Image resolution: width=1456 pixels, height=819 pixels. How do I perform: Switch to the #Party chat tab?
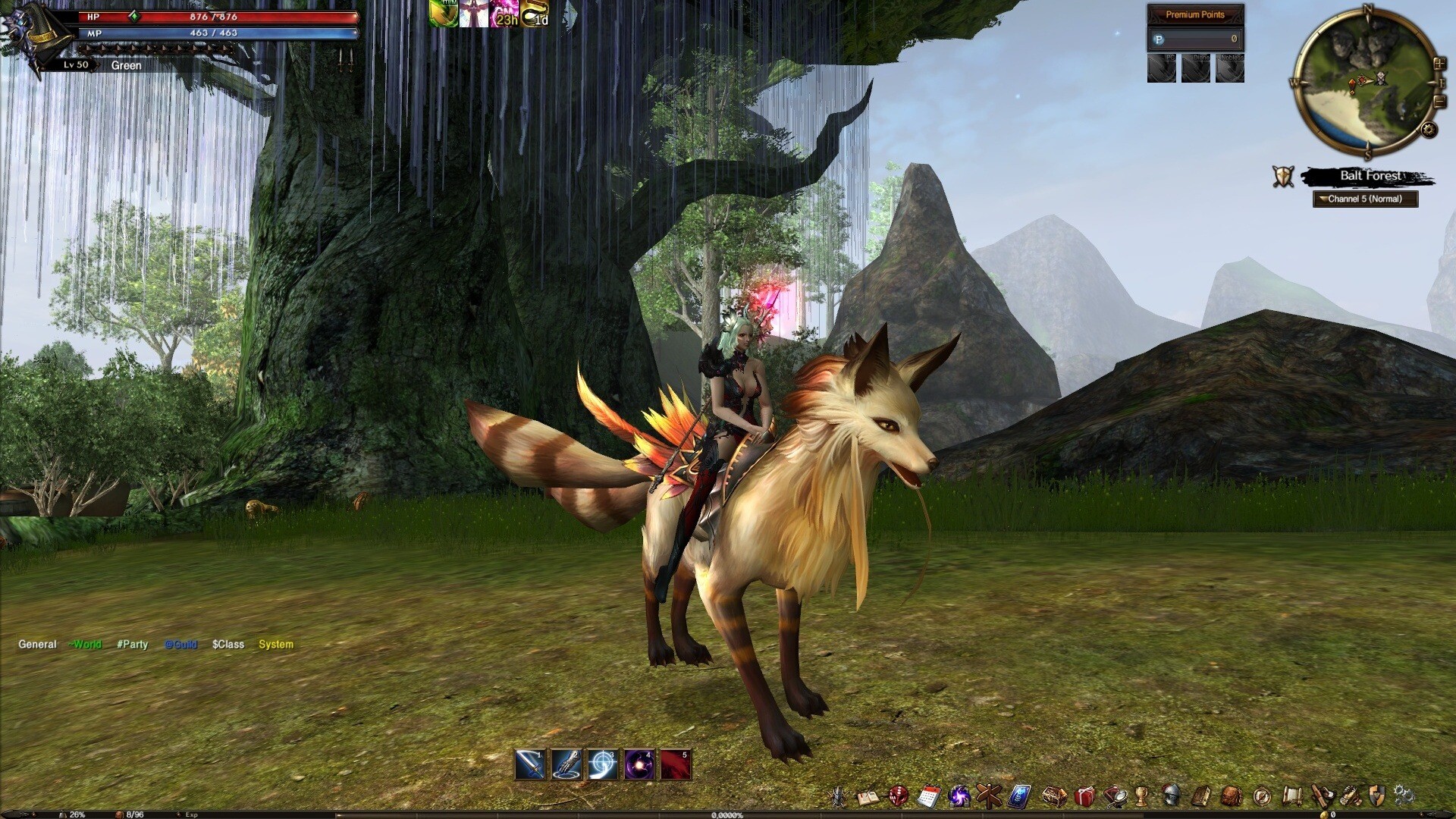[x=132, y=644]
